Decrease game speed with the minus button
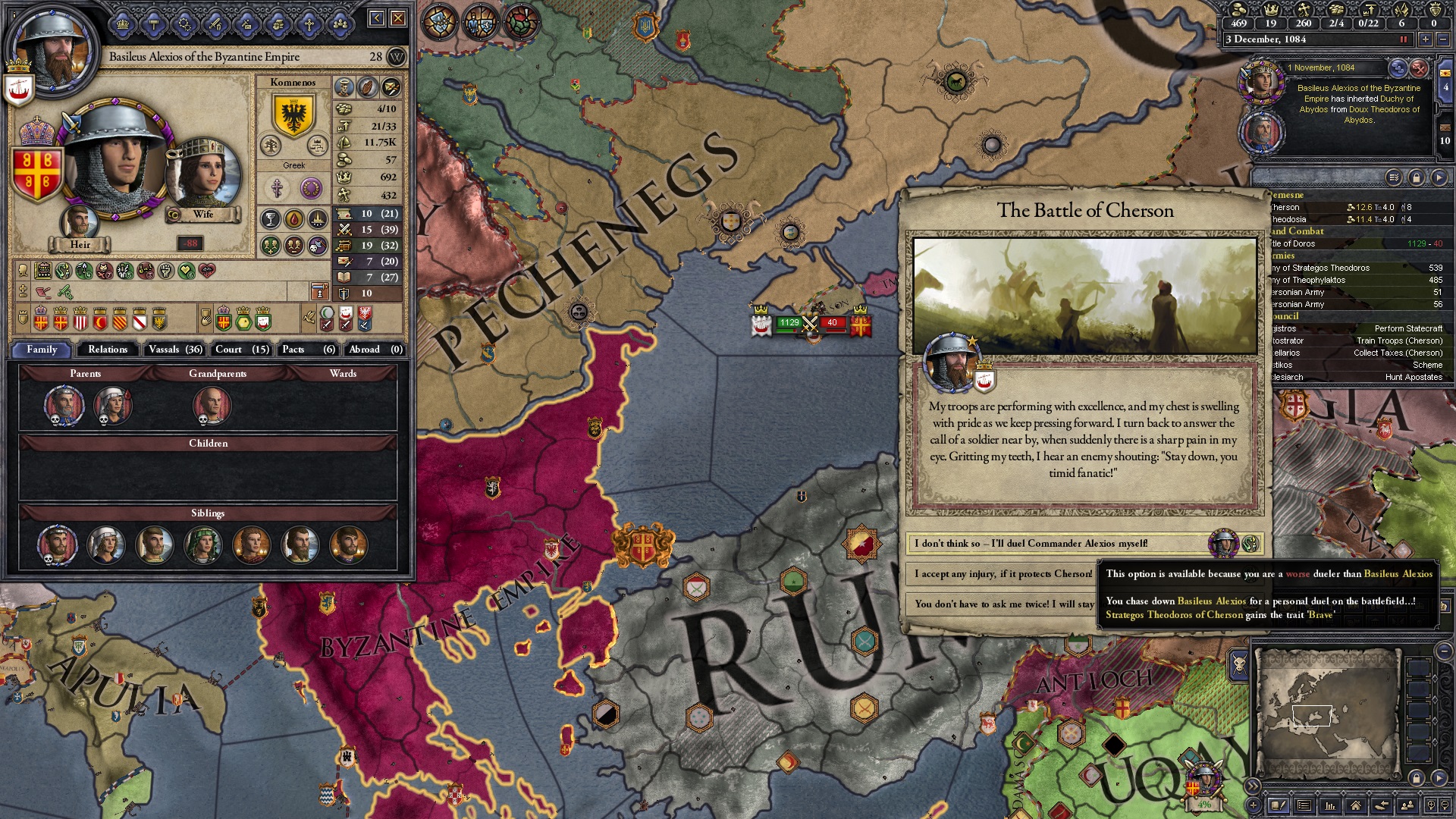 [1442, 39]
